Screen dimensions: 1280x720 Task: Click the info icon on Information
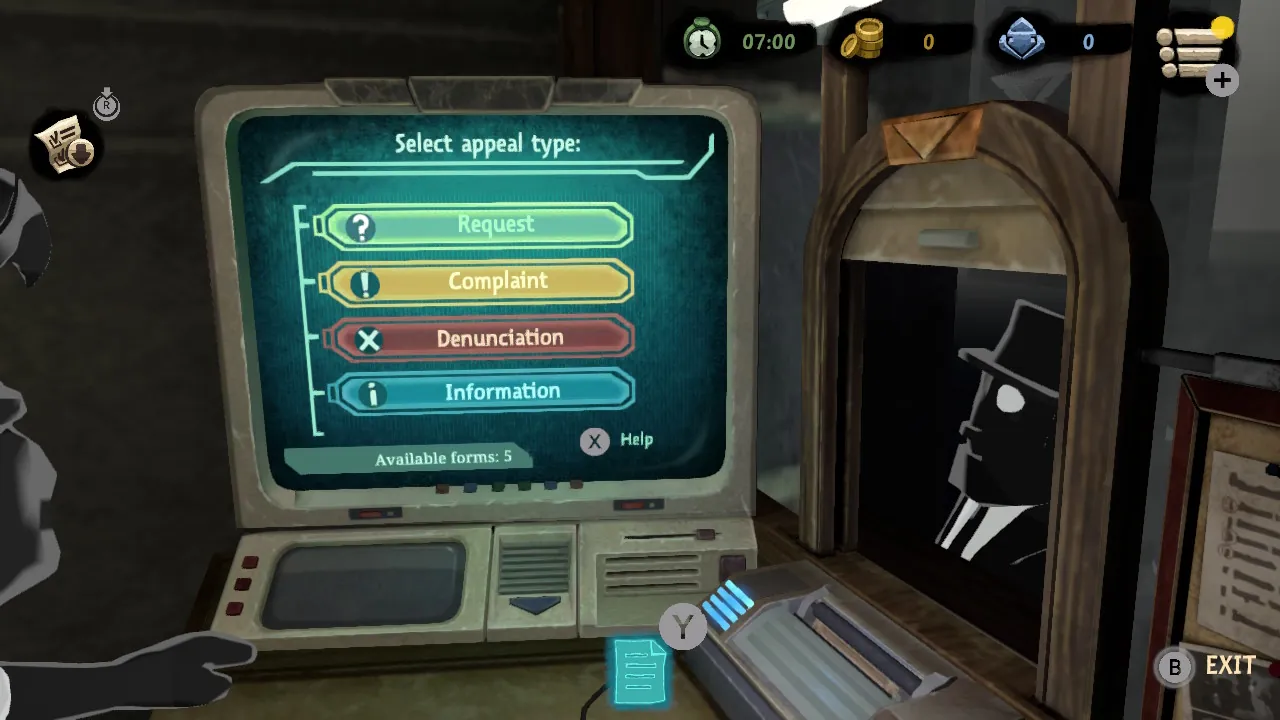pos(373,394)
